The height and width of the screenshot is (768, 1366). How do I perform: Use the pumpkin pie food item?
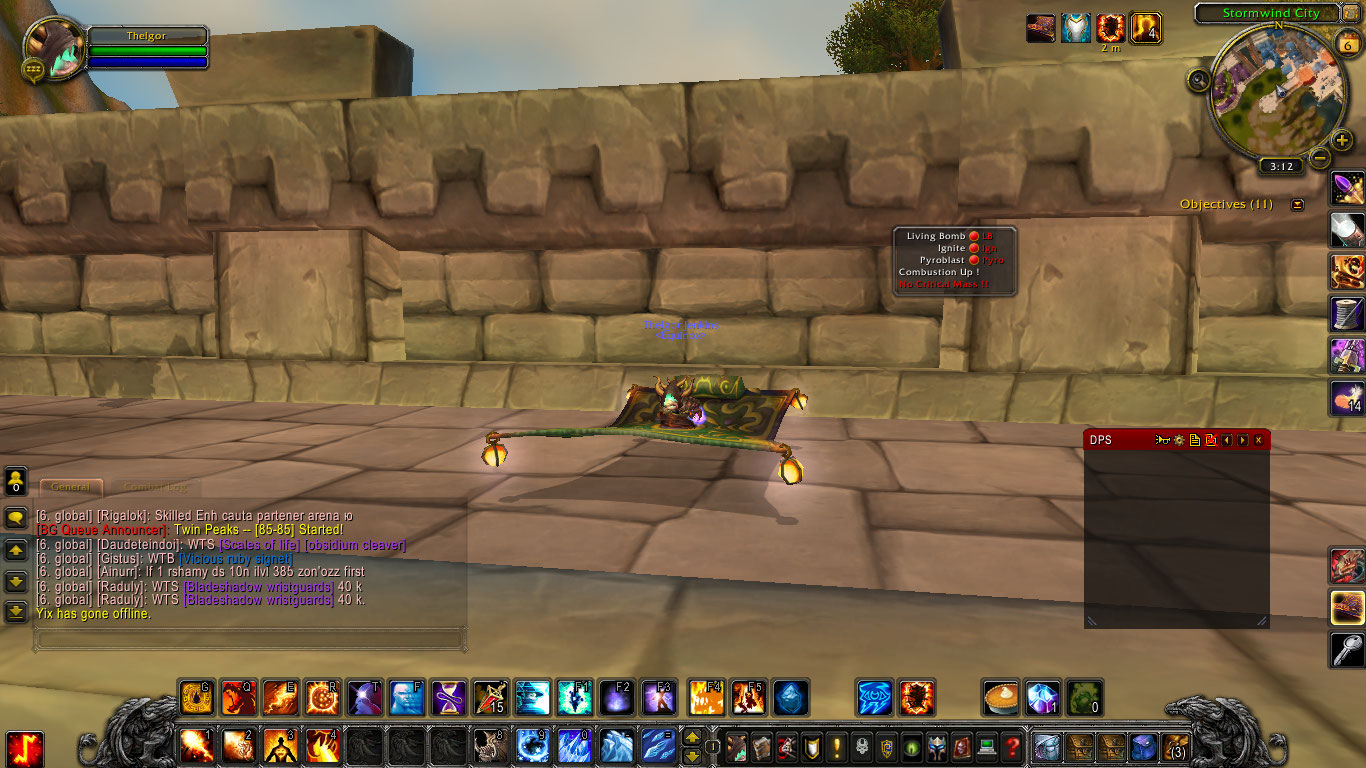(1000, 697)
